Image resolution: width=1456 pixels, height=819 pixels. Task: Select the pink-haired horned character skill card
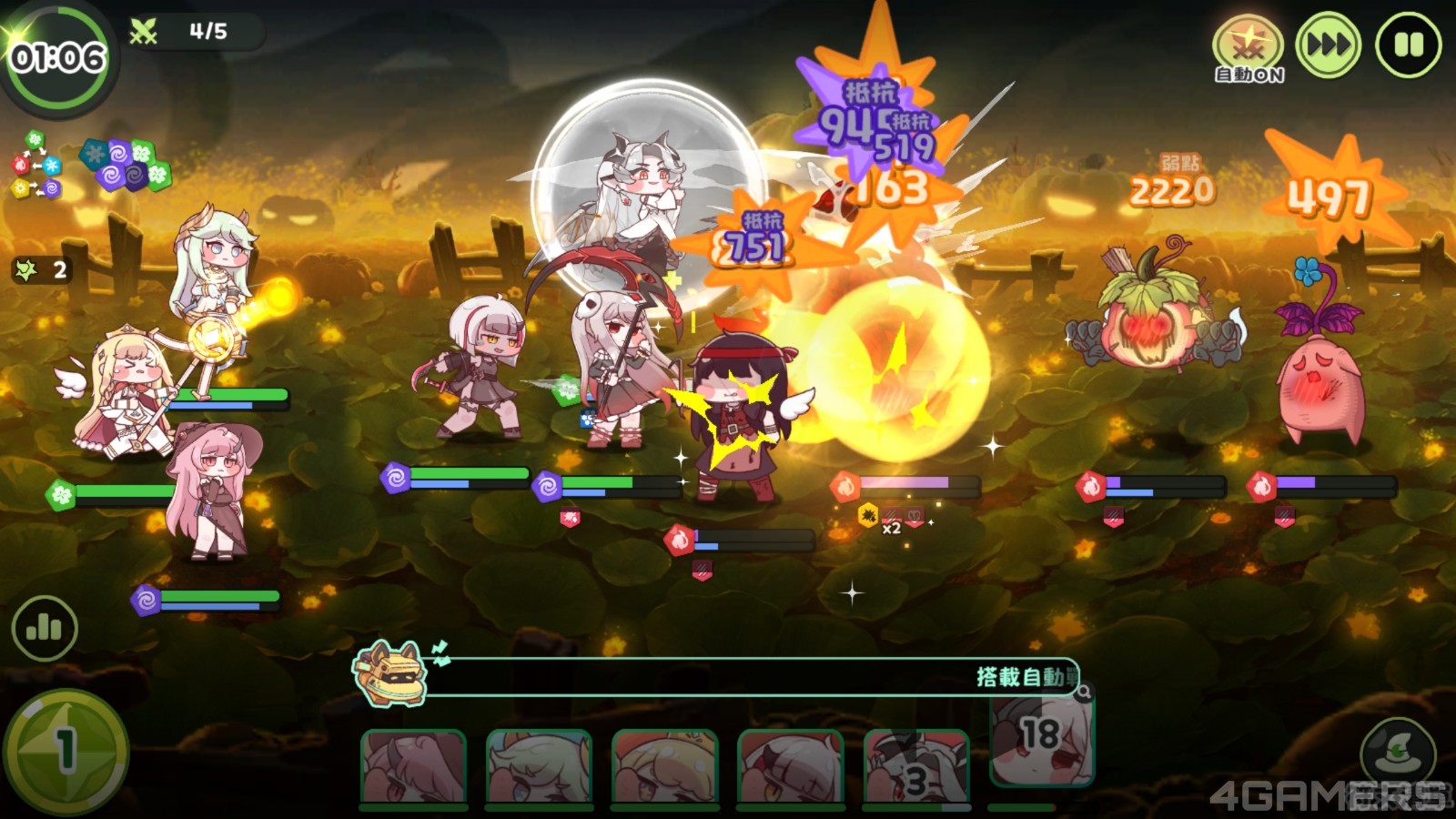(x=414, y=767)
